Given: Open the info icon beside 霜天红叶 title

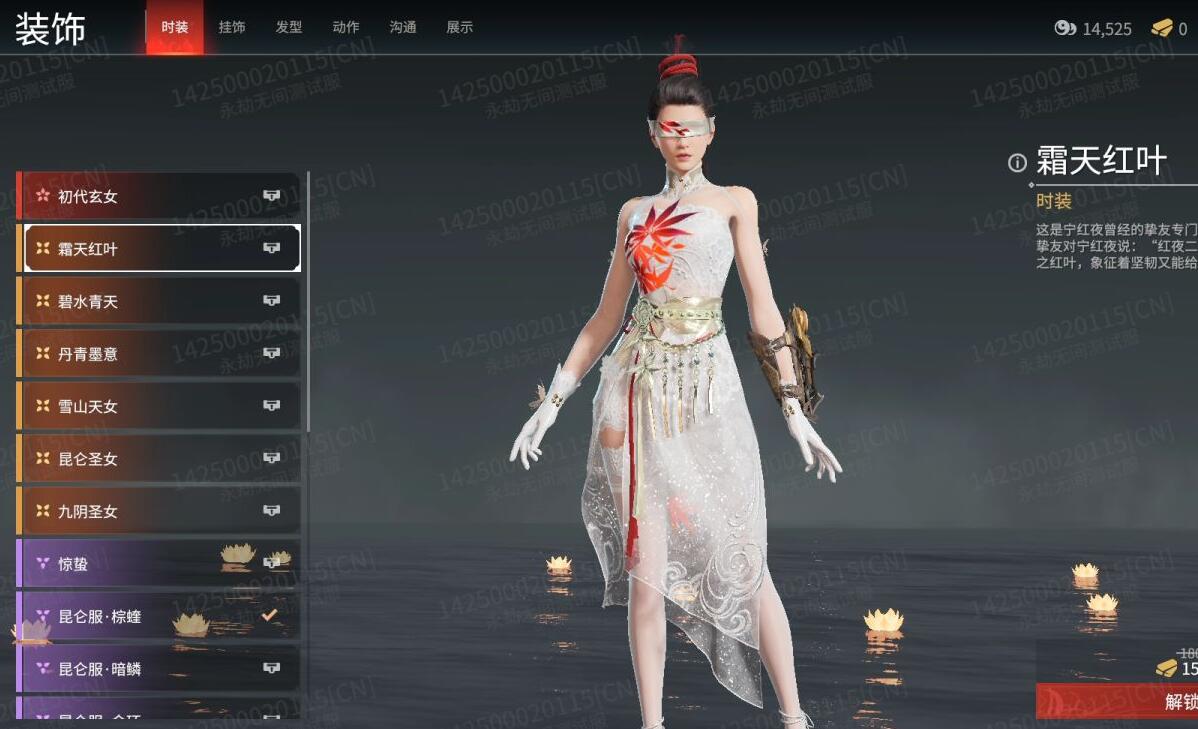Looking at the screenshot, I should [1017, 163].
